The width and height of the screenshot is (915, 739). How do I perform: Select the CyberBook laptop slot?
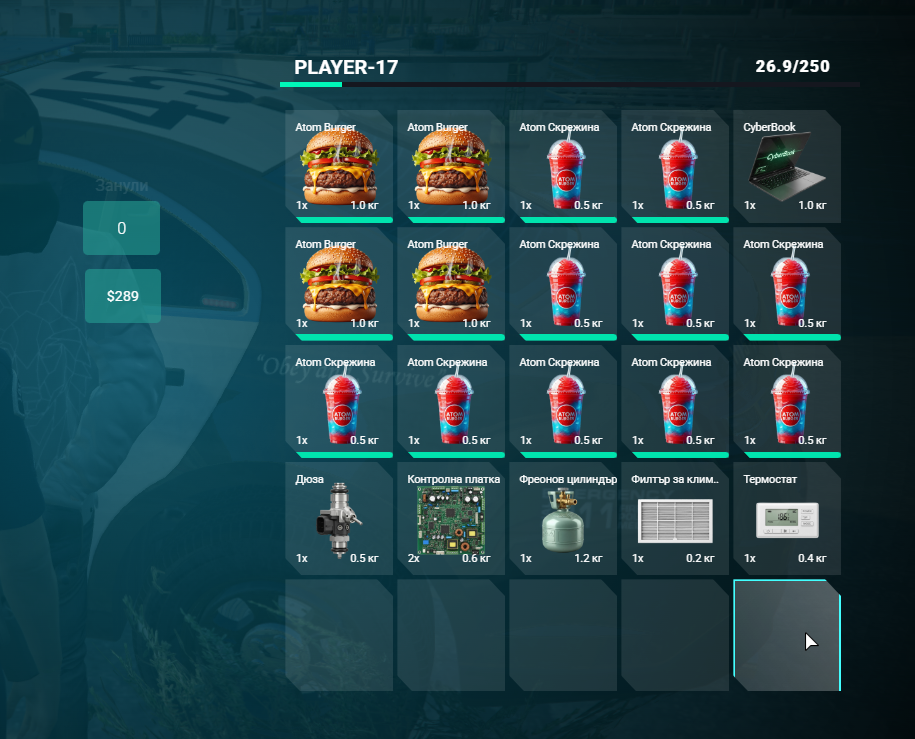point(786,166)
